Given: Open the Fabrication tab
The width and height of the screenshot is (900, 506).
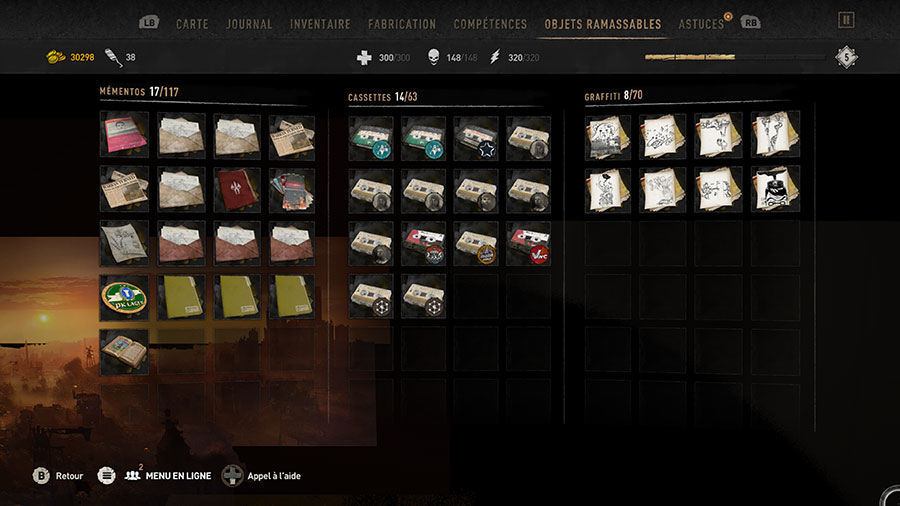Looking at the screenshot, I should pos(402,23).
